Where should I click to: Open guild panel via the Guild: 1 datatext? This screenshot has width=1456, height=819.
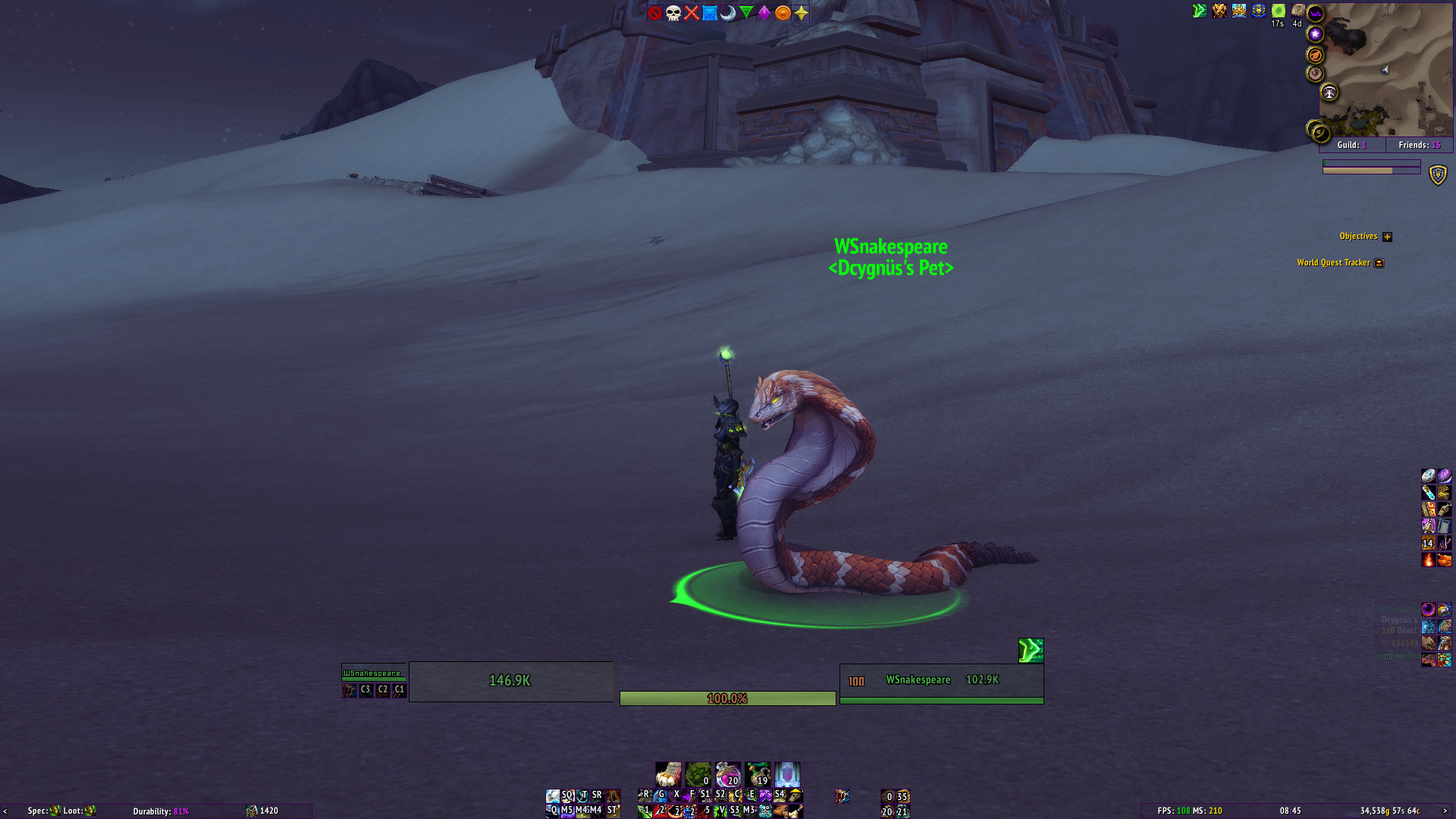click(1353, 145)
